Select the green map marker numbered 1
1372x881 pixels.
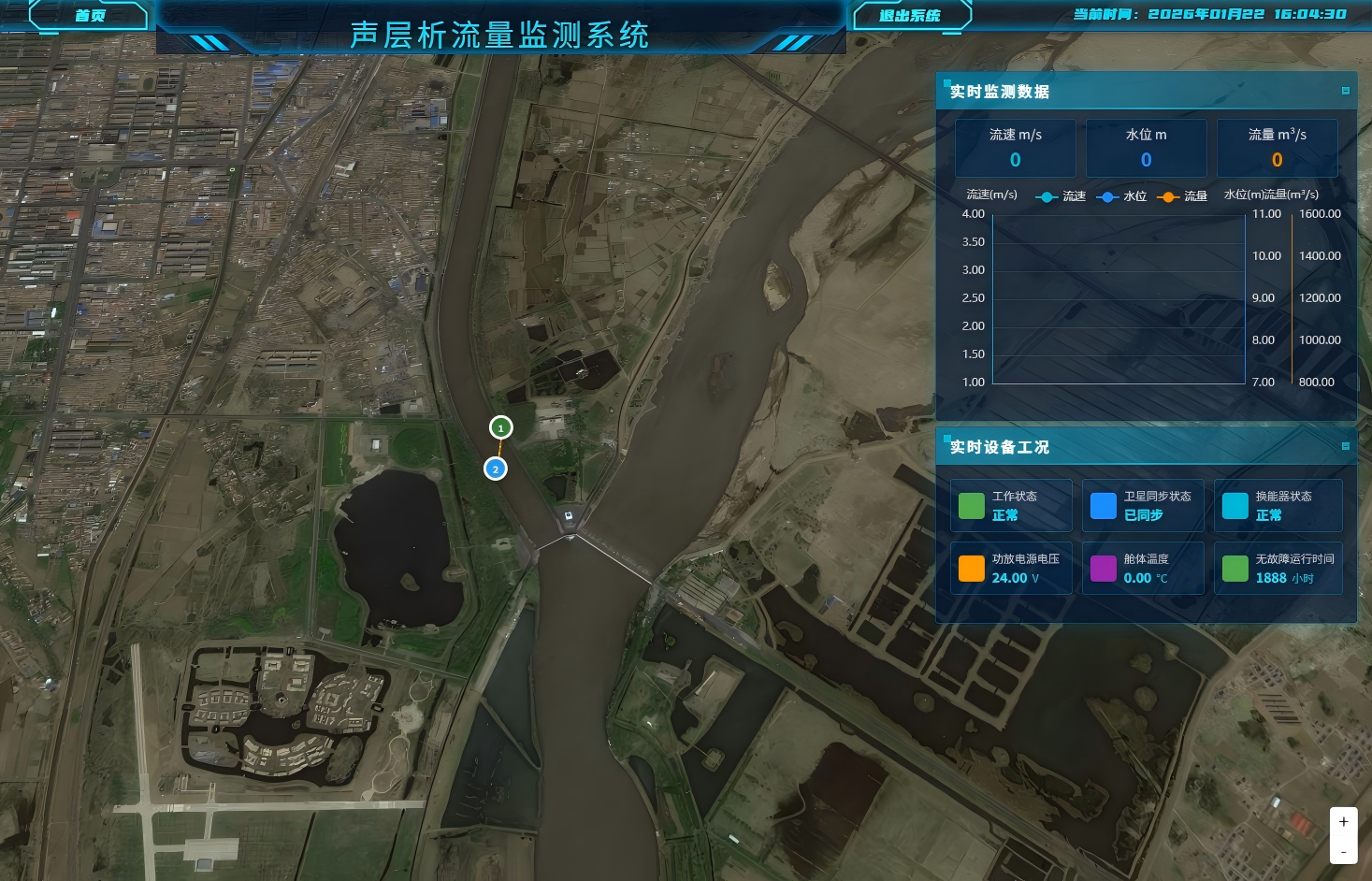click(500, 427)
